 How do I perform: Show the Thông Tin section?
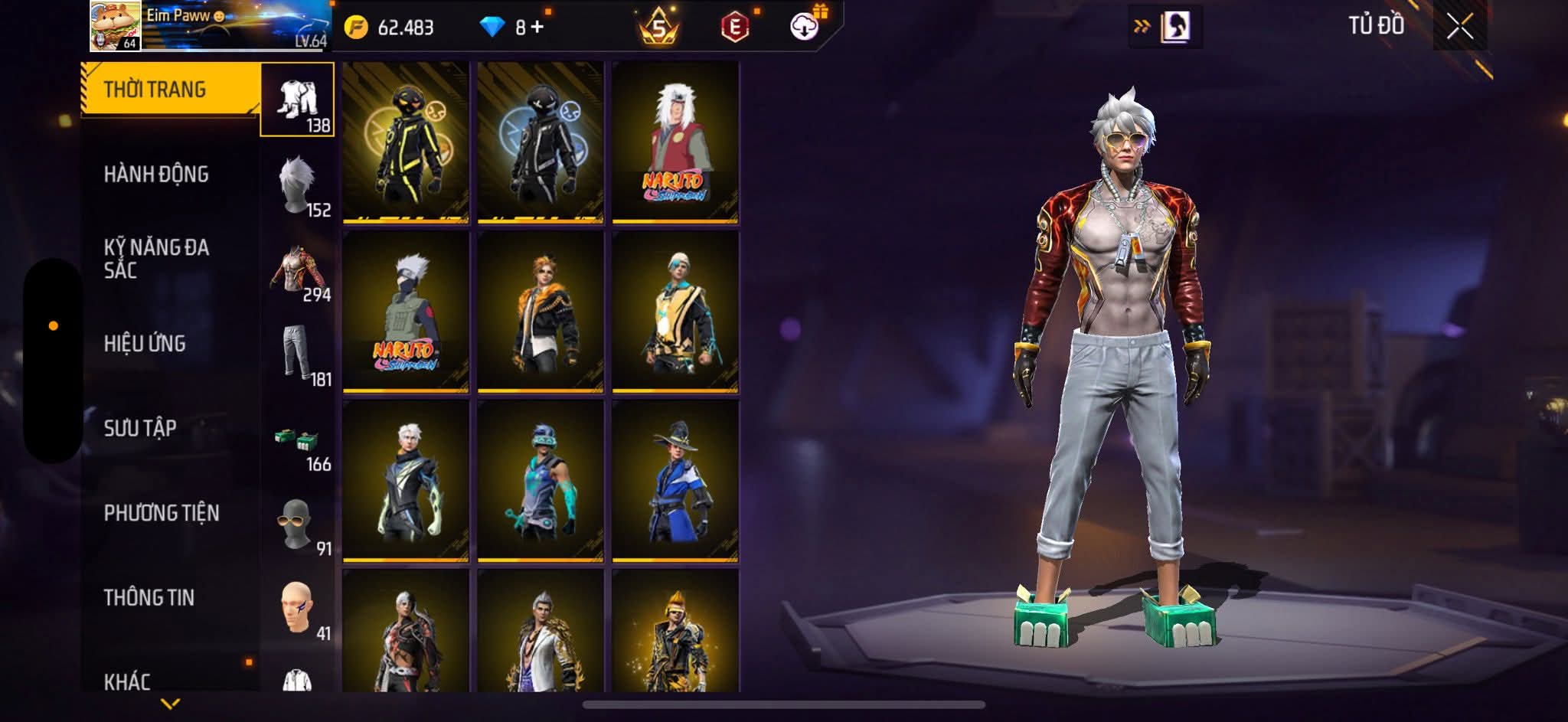click(x=149, y=597)
